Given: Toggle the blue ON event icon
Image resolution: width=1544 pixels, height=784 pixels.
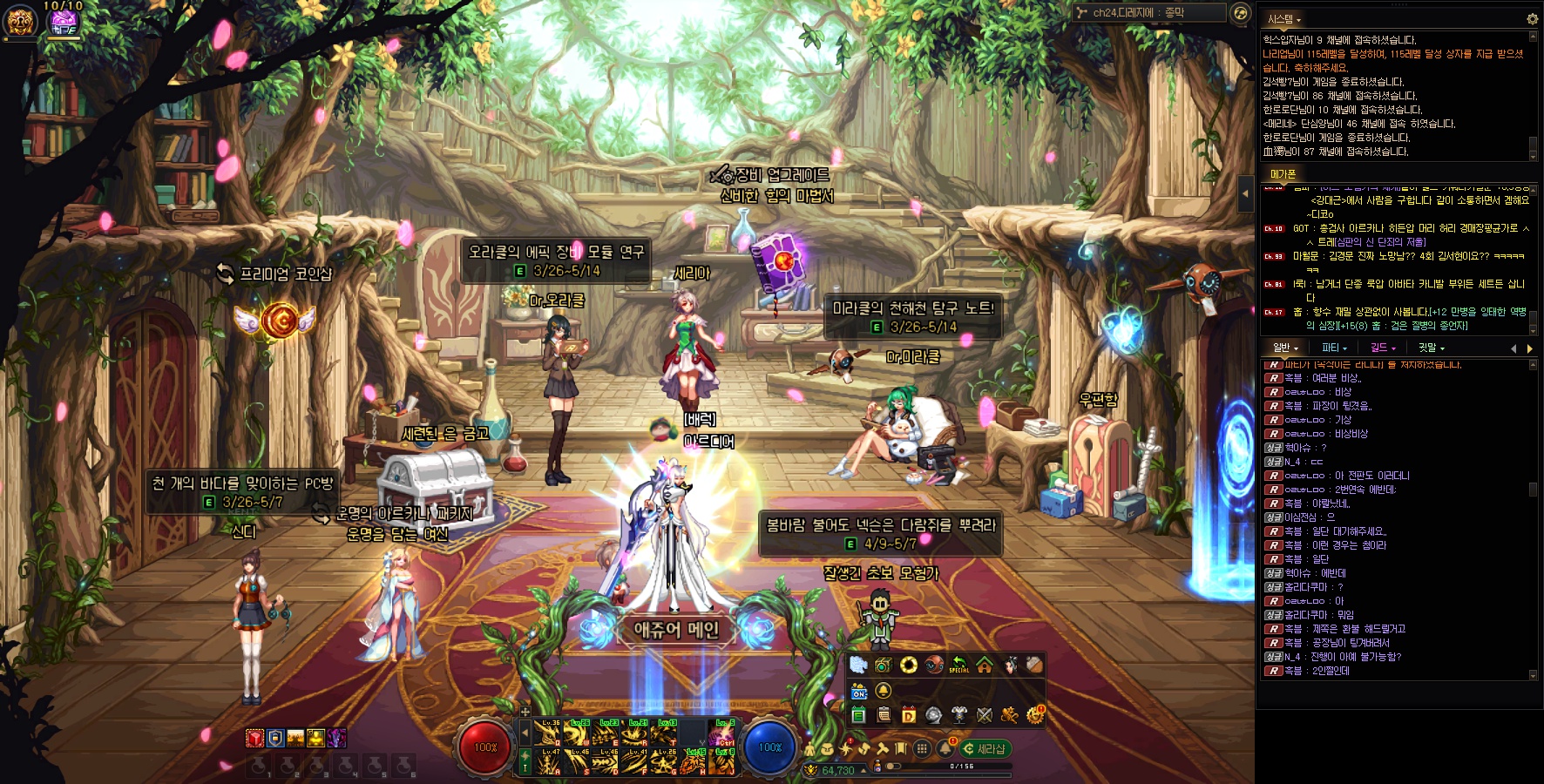Looking at the screenshot, I should click(x=859, y=692).
